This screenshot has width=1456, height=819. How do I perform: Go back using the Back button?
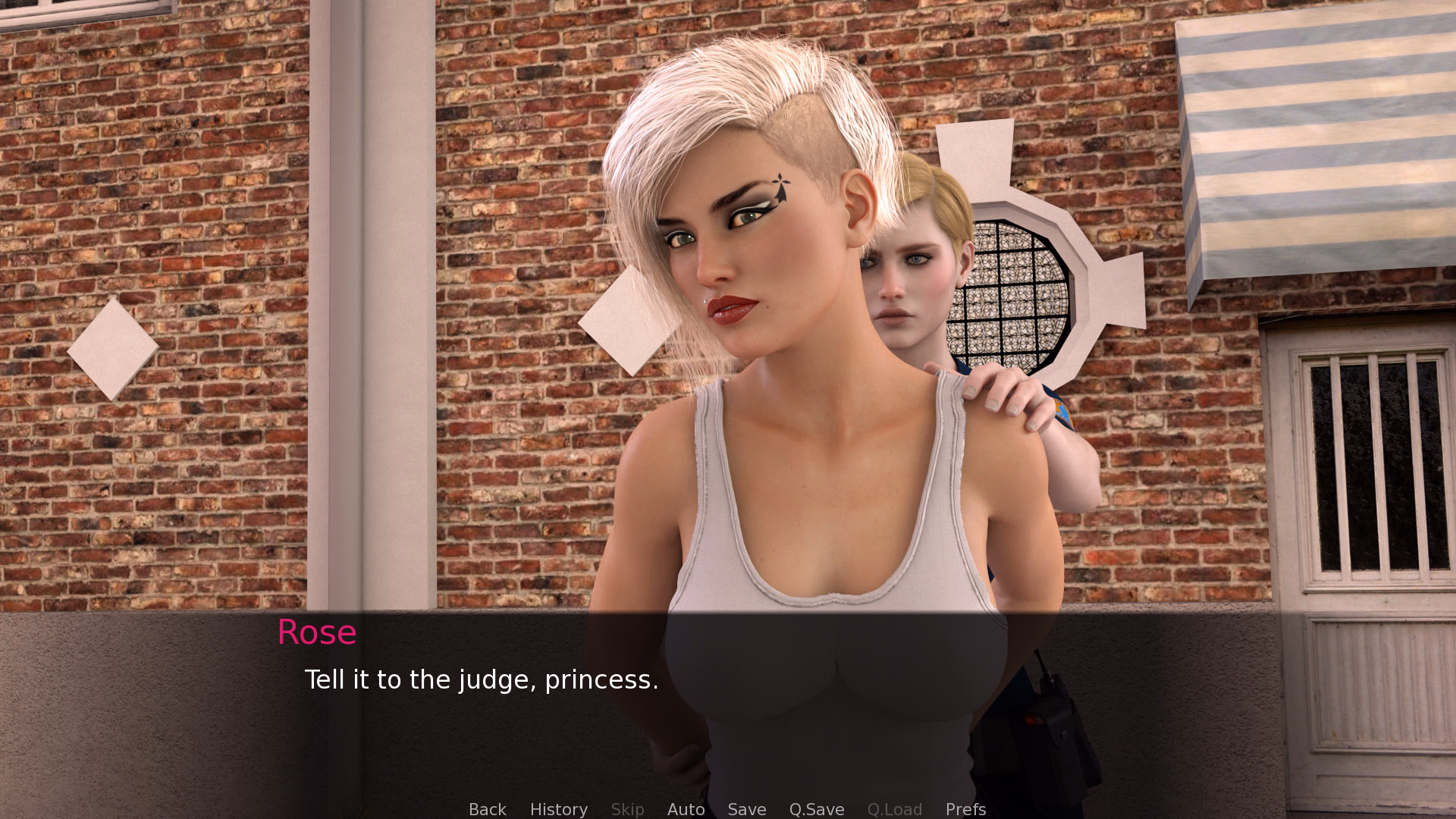(487, 809)
